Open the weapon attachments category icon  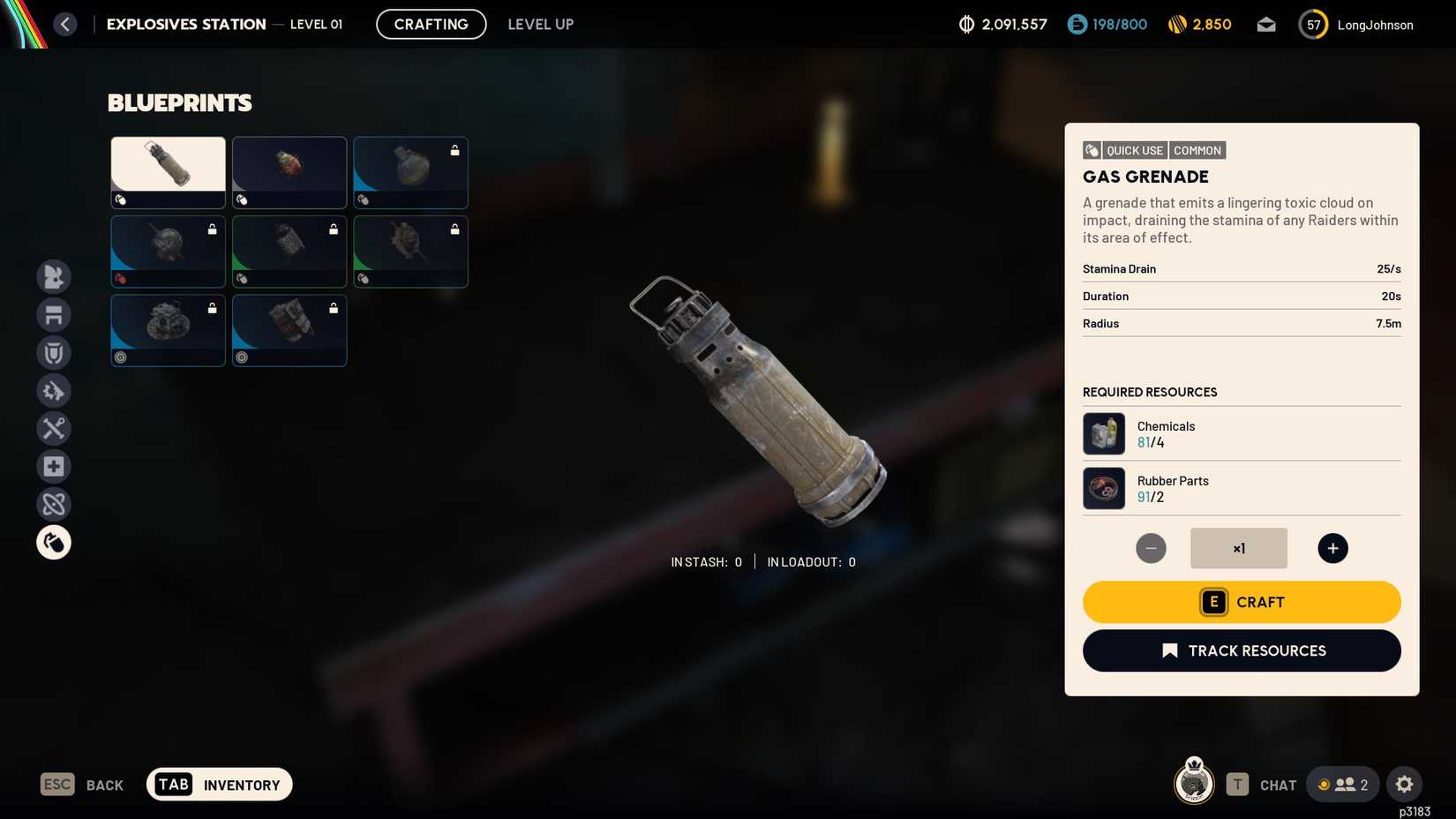coord(54,391)
